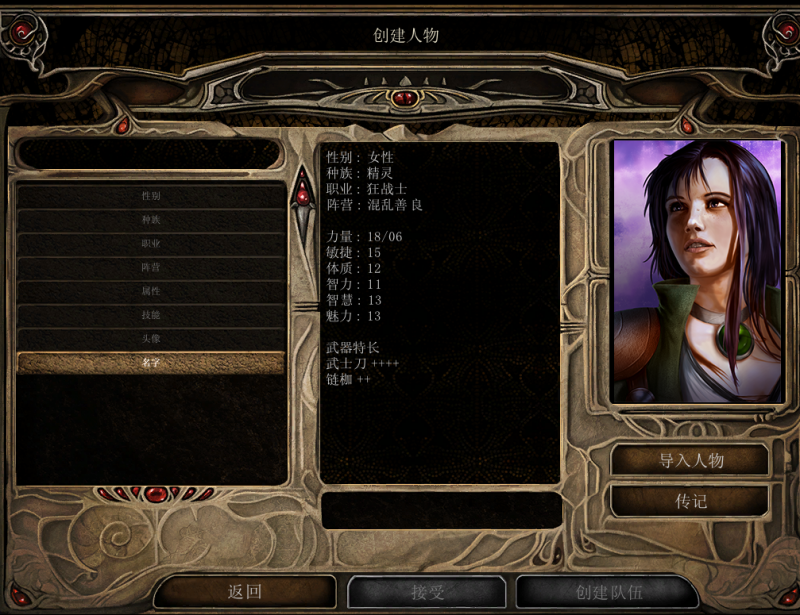
Task: Select the 种族 (race) menu entry
Action: click(x=151, y=220)
